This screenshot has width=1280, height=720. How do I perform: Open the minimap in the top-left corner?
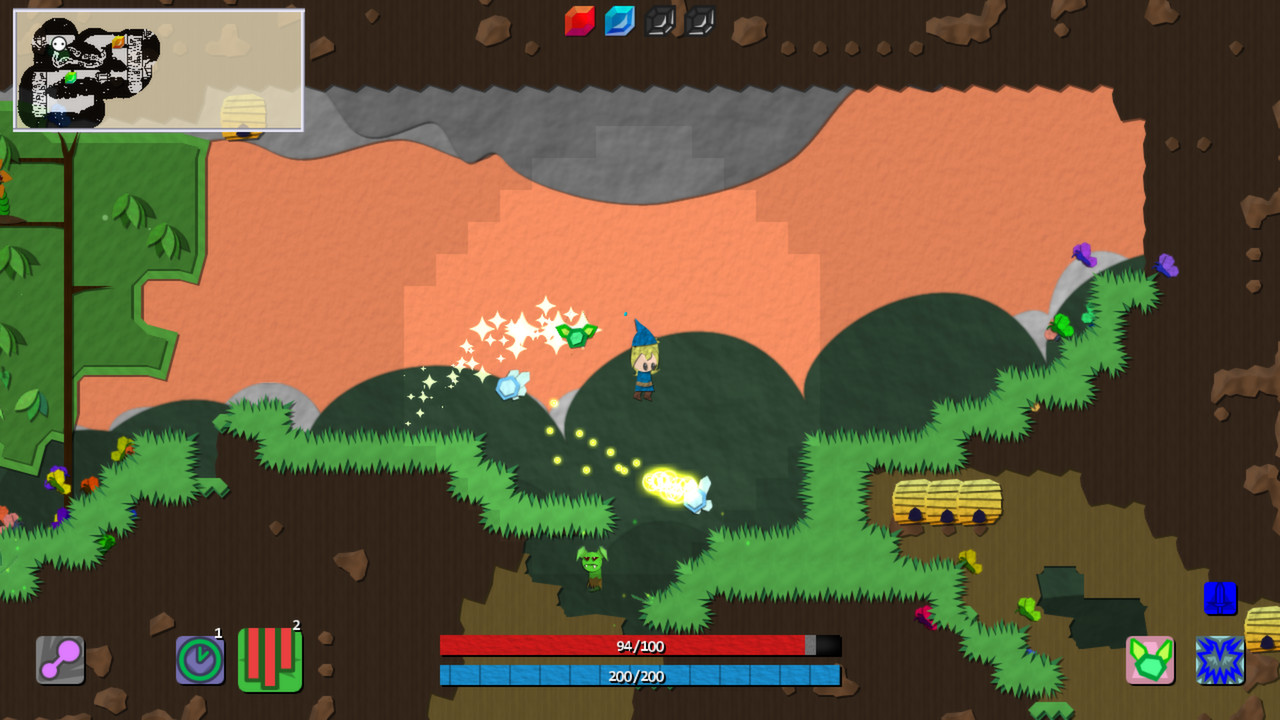pyautogui.click(x=157, y=70)
